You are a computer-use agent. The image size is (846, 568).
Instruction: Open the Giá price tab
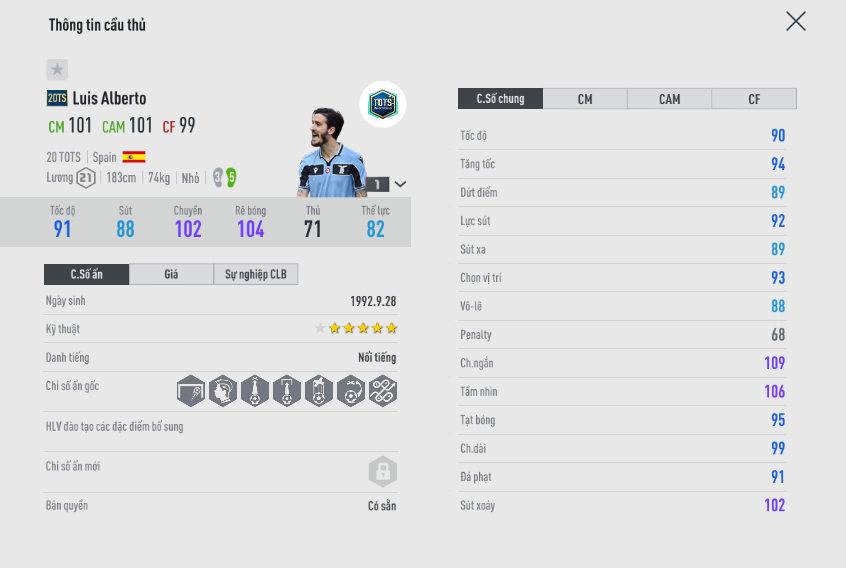[x=171, y=274]
